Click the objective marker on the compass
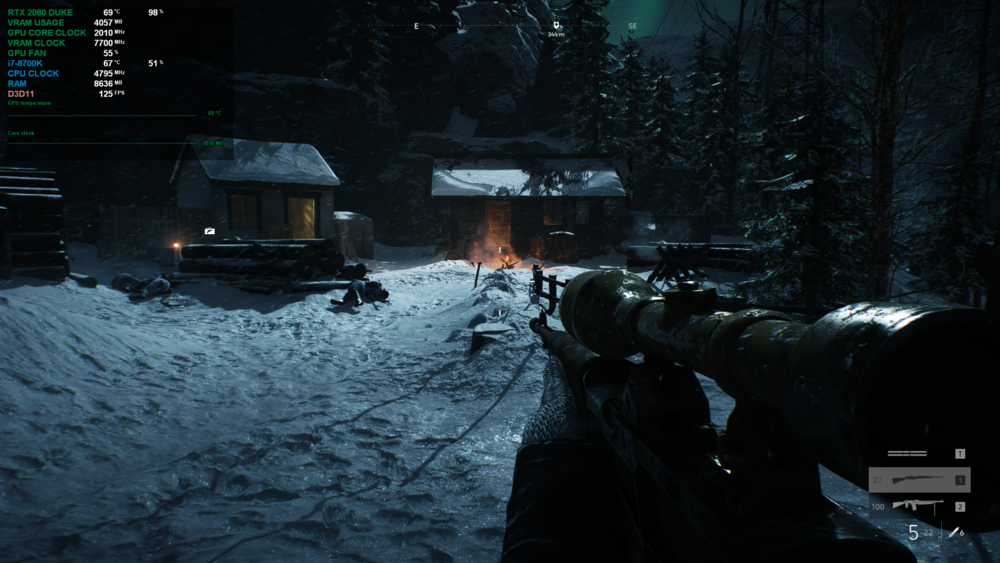Viewport: 1000px width, 563px height. pos(556,24)
